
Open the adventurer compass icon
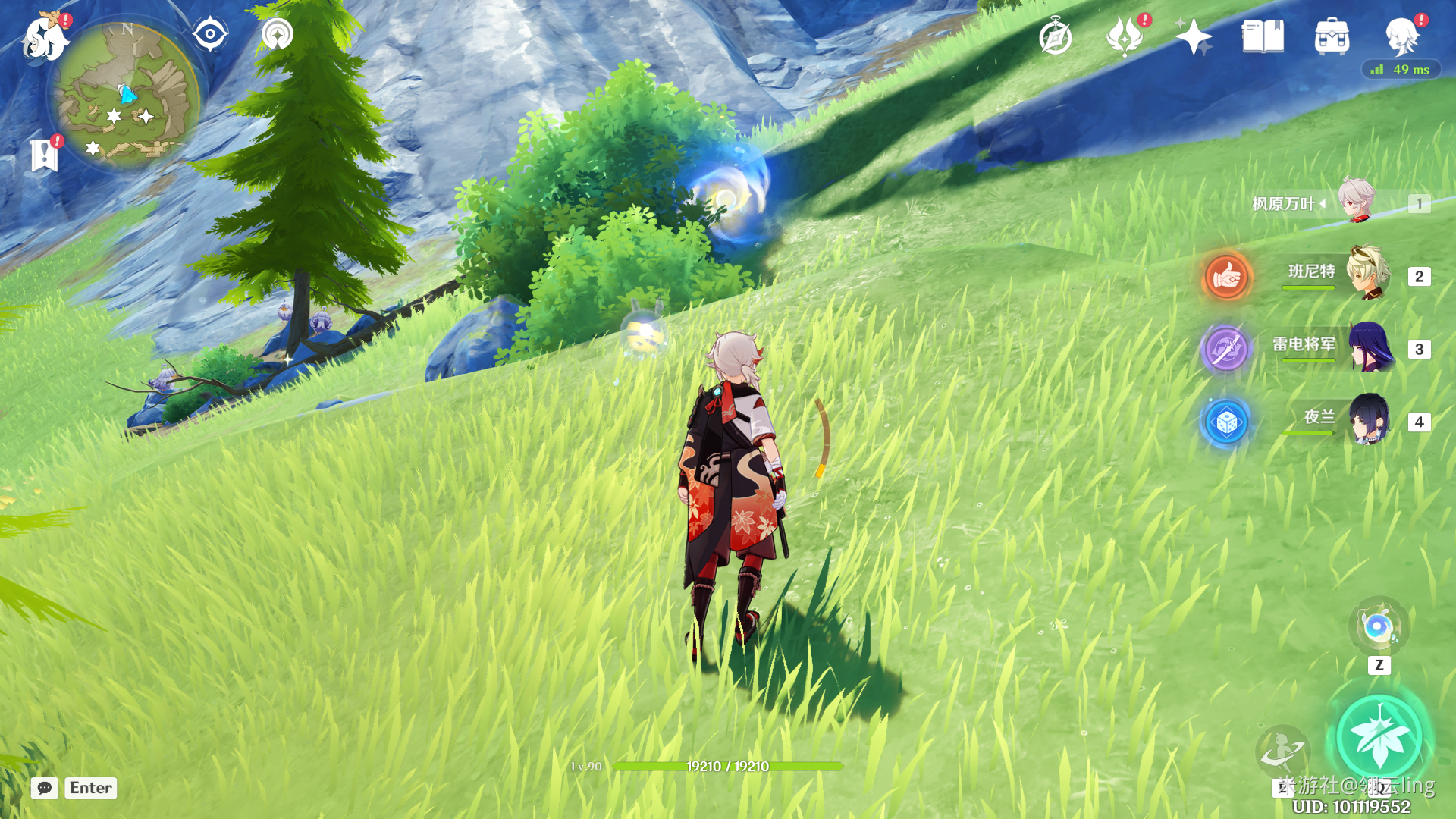[x=1056, y=36]
